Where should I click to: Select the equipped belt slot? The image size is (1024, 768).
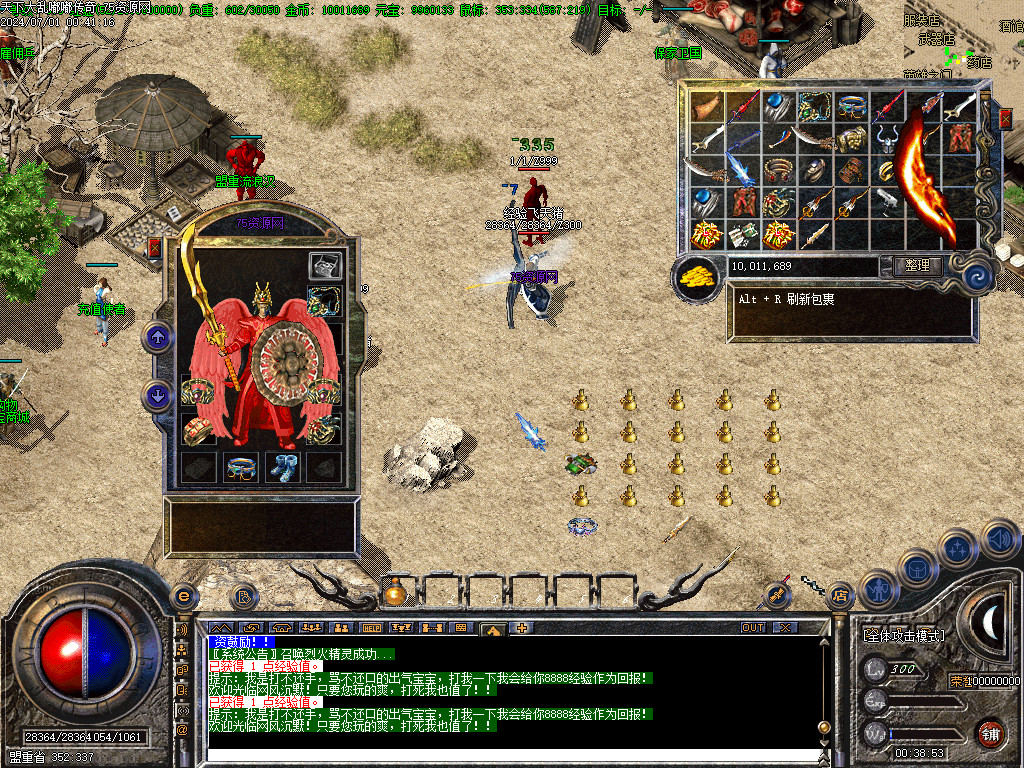239,468
